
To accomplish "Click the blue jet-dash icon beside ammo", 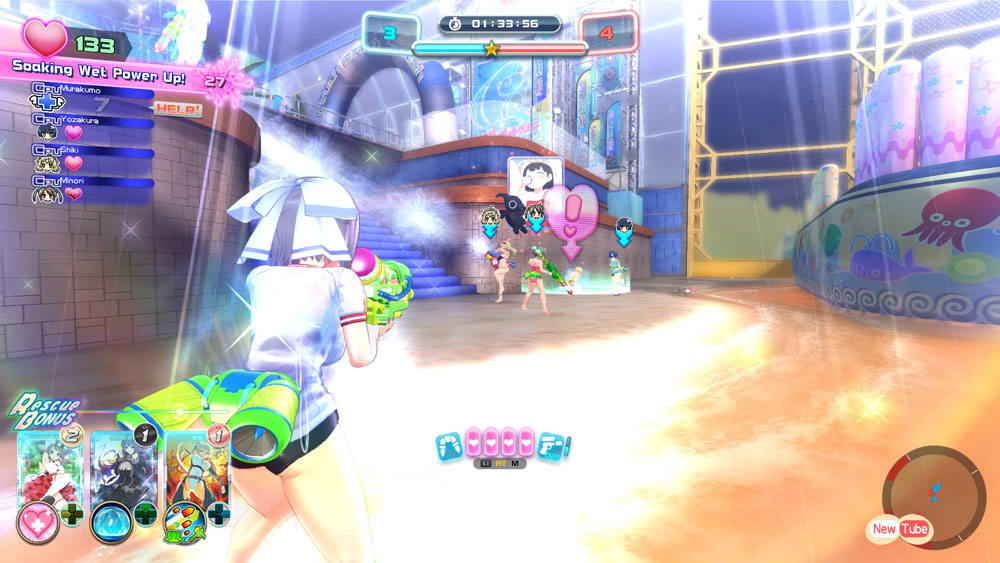I will (x=450, y=445).
